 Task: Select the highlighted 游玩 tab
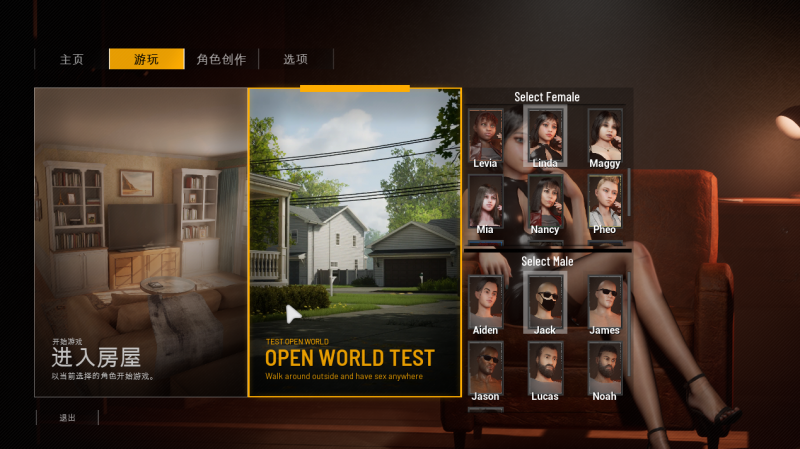click(x=146, y=59)
